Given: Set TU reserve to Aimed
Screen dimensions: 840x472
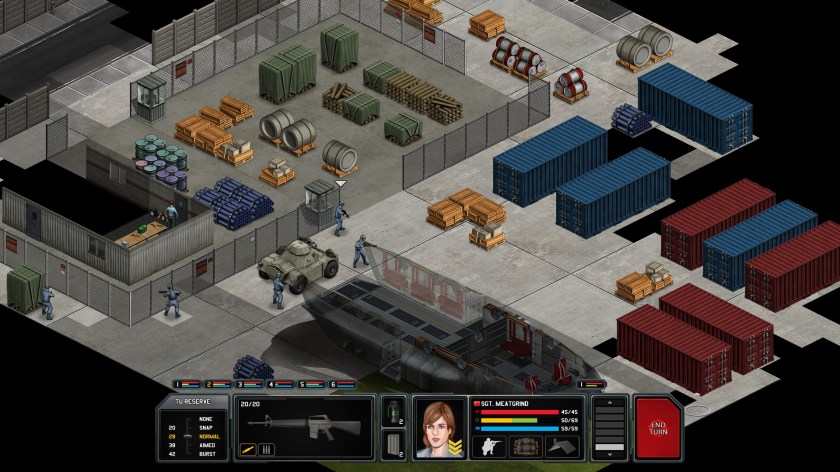Looking at the screenshot, I should [x=207, y=445].
